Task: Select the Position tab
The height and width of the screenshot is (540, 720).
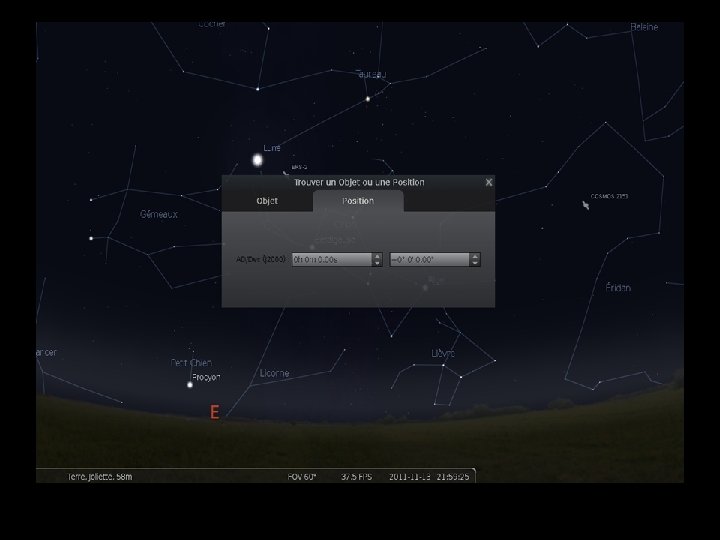Action: (358, 201)
